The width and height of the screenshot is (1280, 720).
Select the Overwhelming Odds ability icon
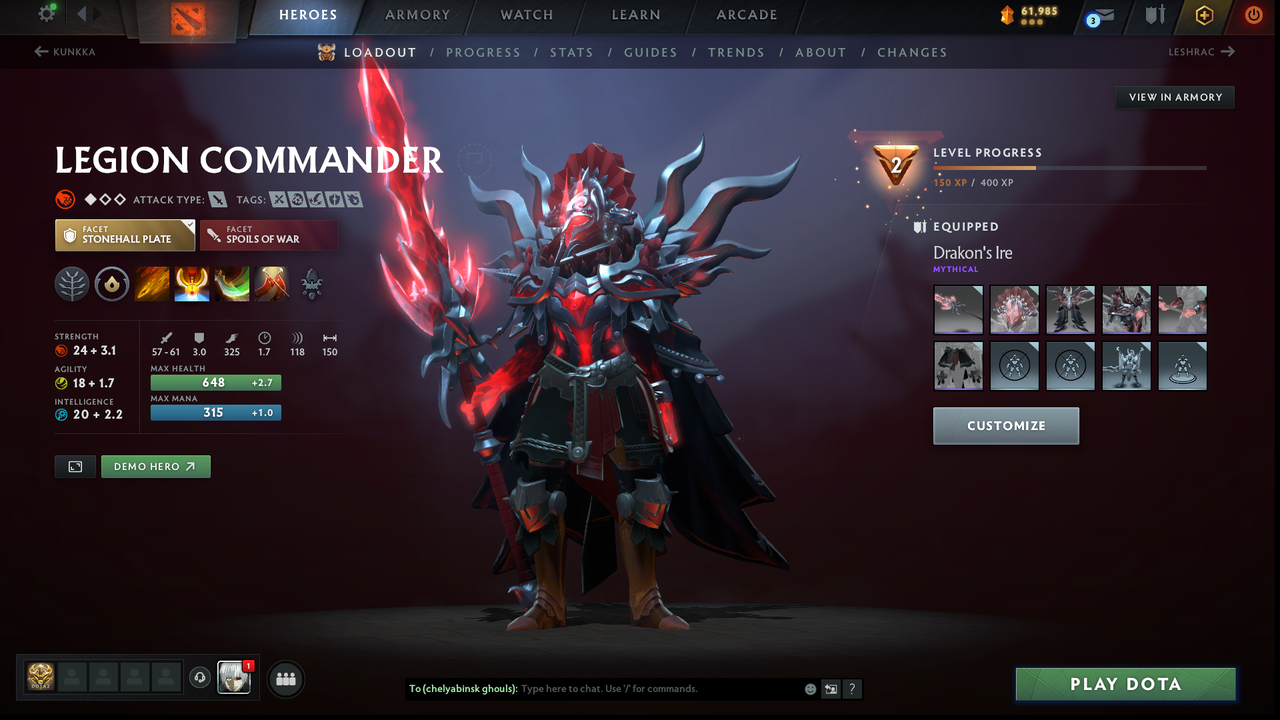(x=152, y=283)
